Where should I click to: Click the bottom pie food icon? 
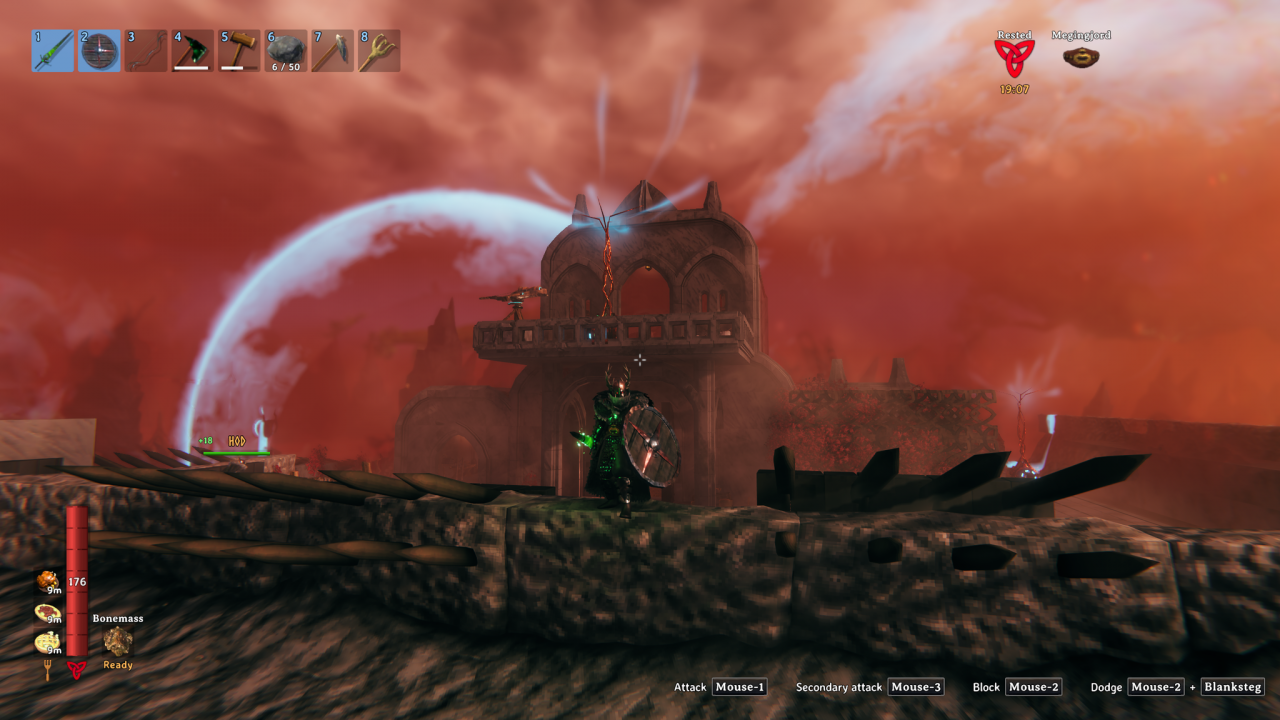(x=45, y=640)
